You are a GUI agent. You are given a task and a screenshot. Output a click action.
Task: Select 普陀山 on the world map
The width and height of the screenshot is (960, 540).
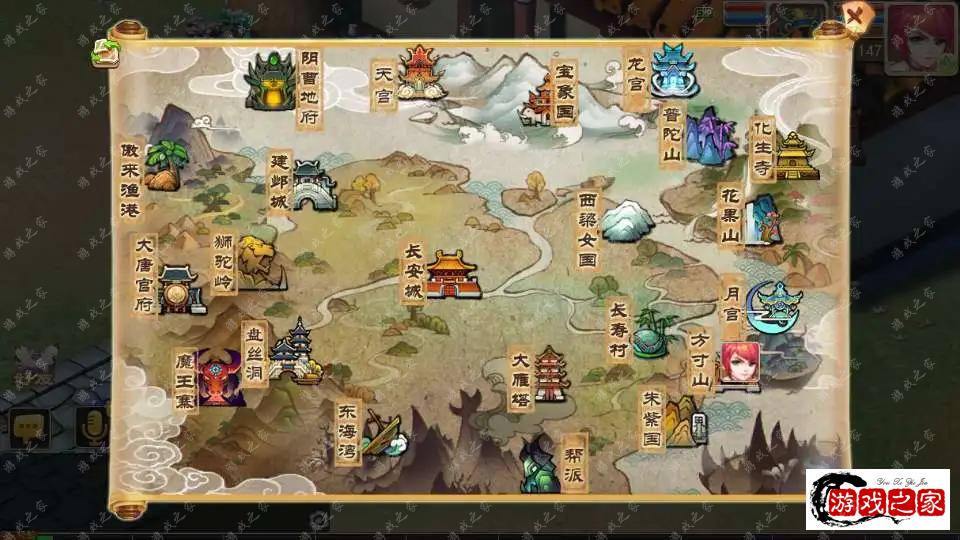[711, 137]
